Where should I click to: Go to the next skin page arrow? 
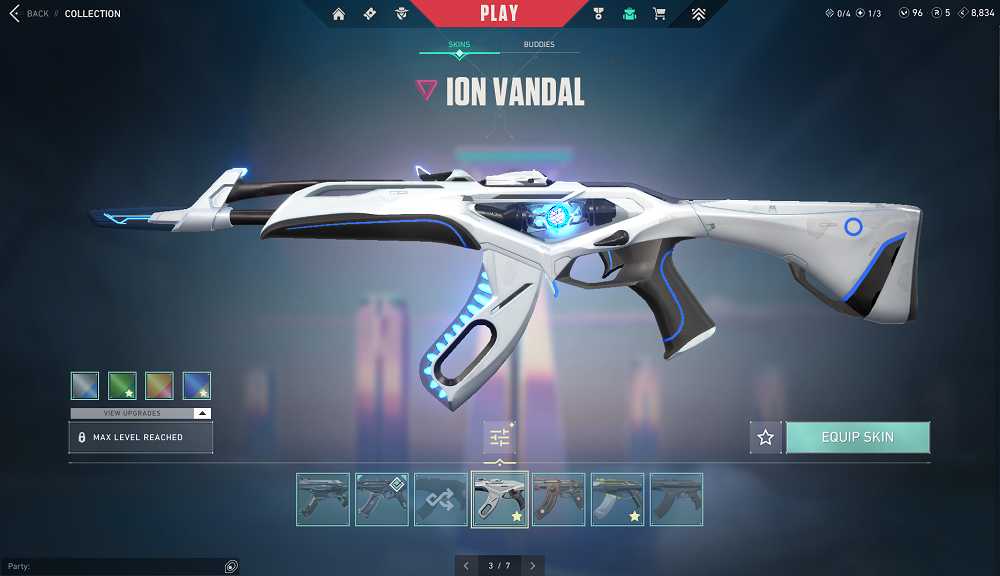[x=533, y=566]
